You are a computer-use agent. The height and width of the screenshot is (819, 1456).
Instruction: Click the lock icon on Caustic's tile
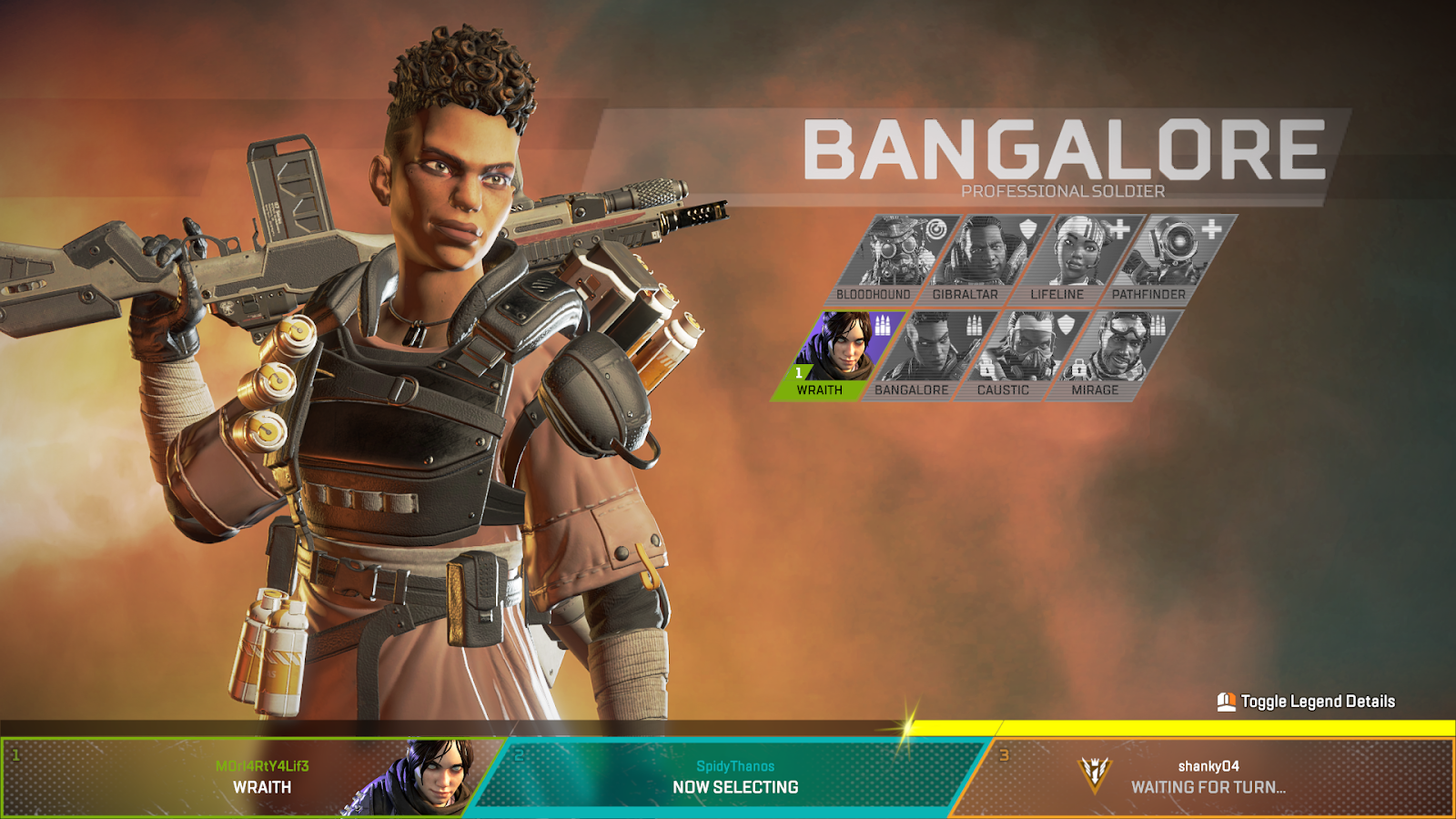(986, 369)
